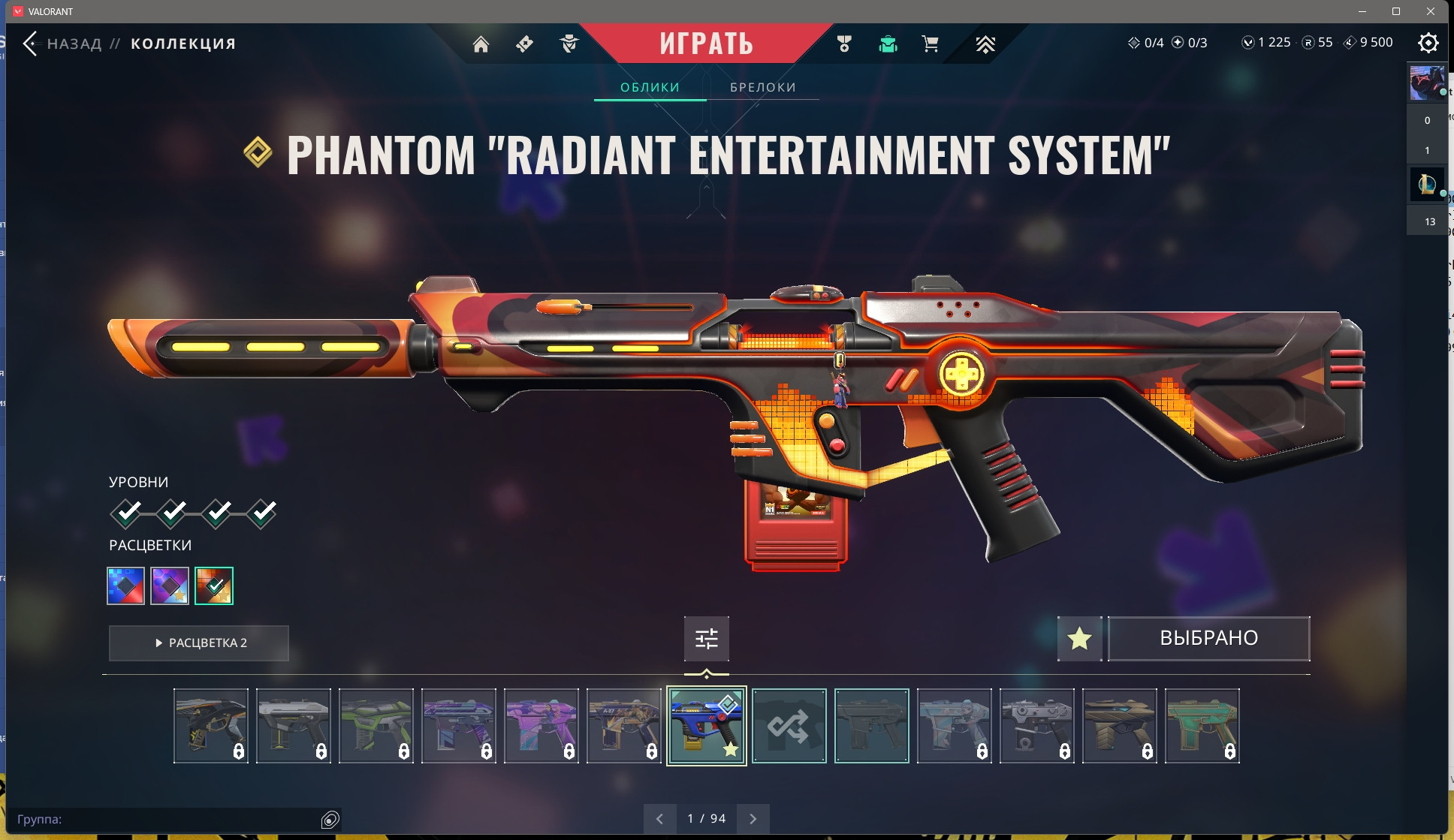Select the random skin shuffle tile
Image resolution: width=1454 pixels, height=840 pixels.
coord(789,726)
